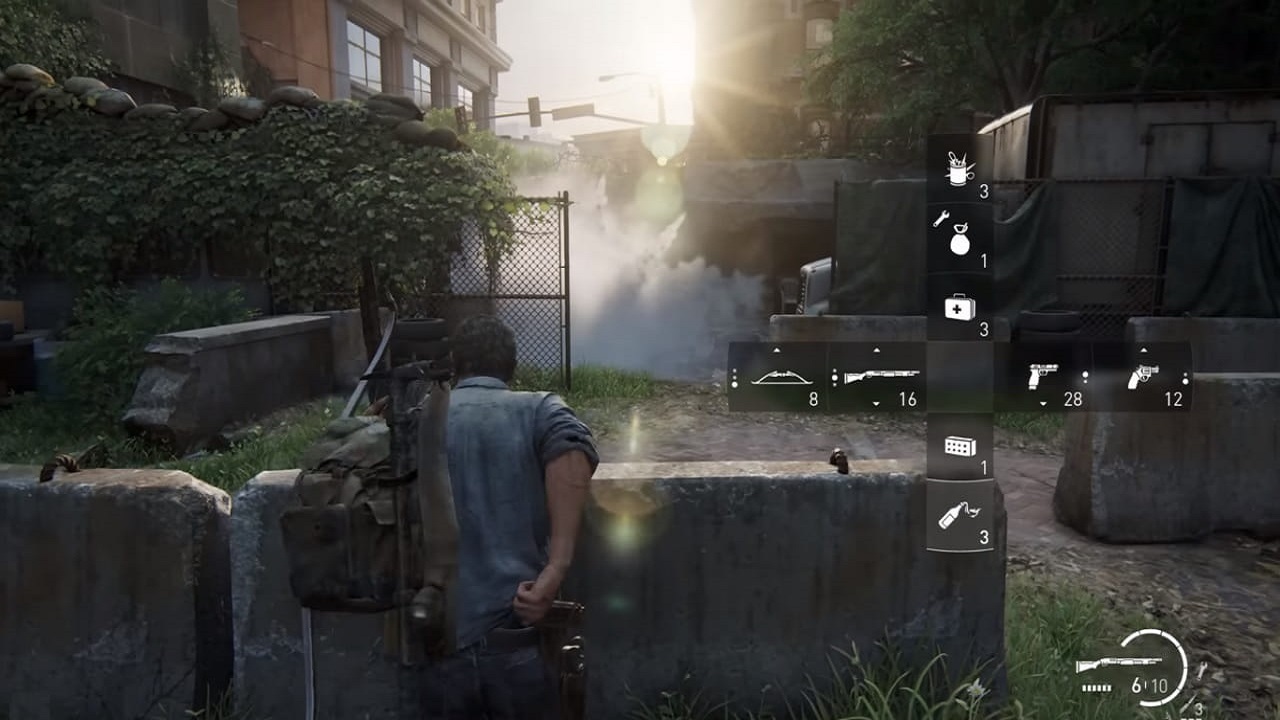Click the down arrow below the pistol slot
The height and width of the screenshot is (720, 1280).
point(1044,404)
